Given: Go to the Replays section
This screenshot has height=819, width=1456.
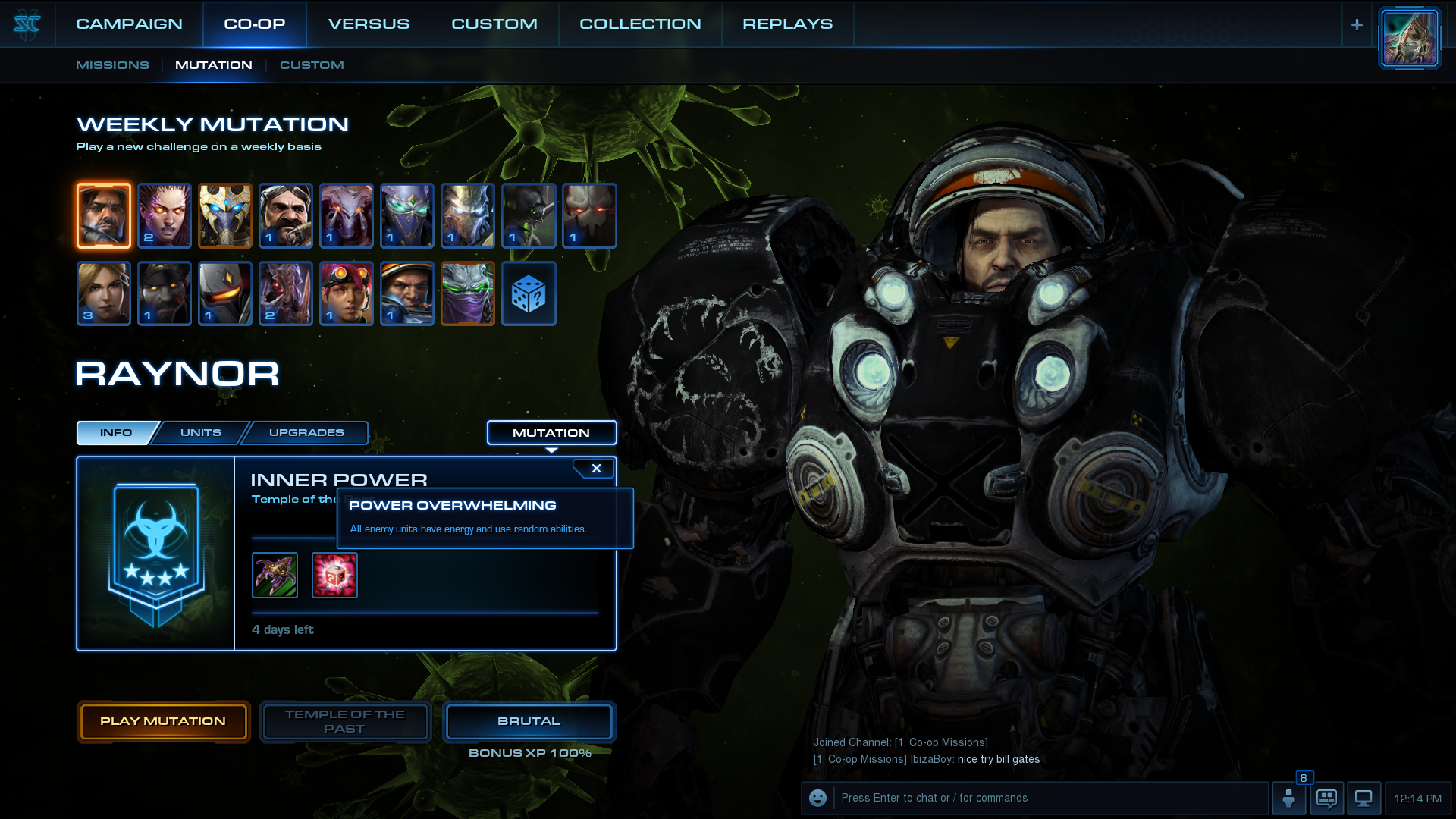Looking at the screenshot, I should click(787, 24).
